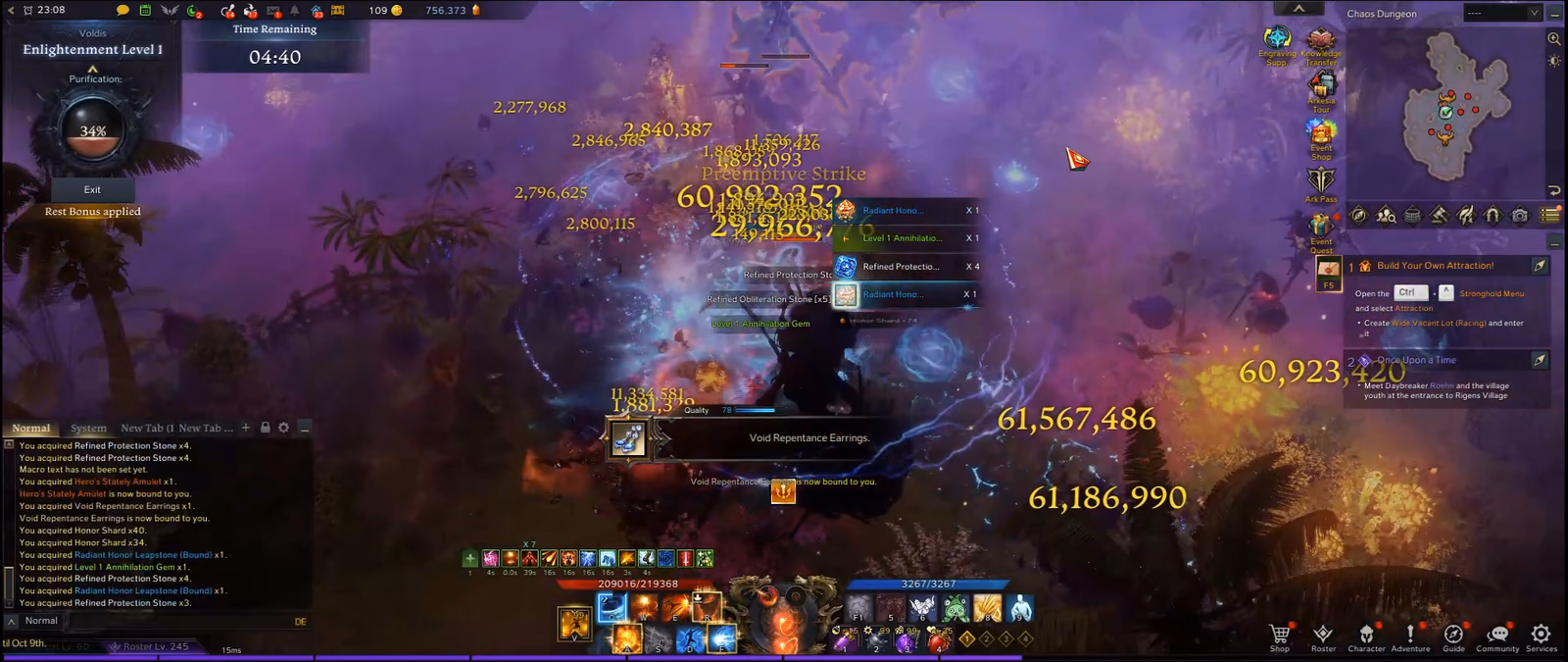Viewport: 1568px width, 662px height.
Task: Open the Arkesia Tour icon
Action: [1321, 88]
